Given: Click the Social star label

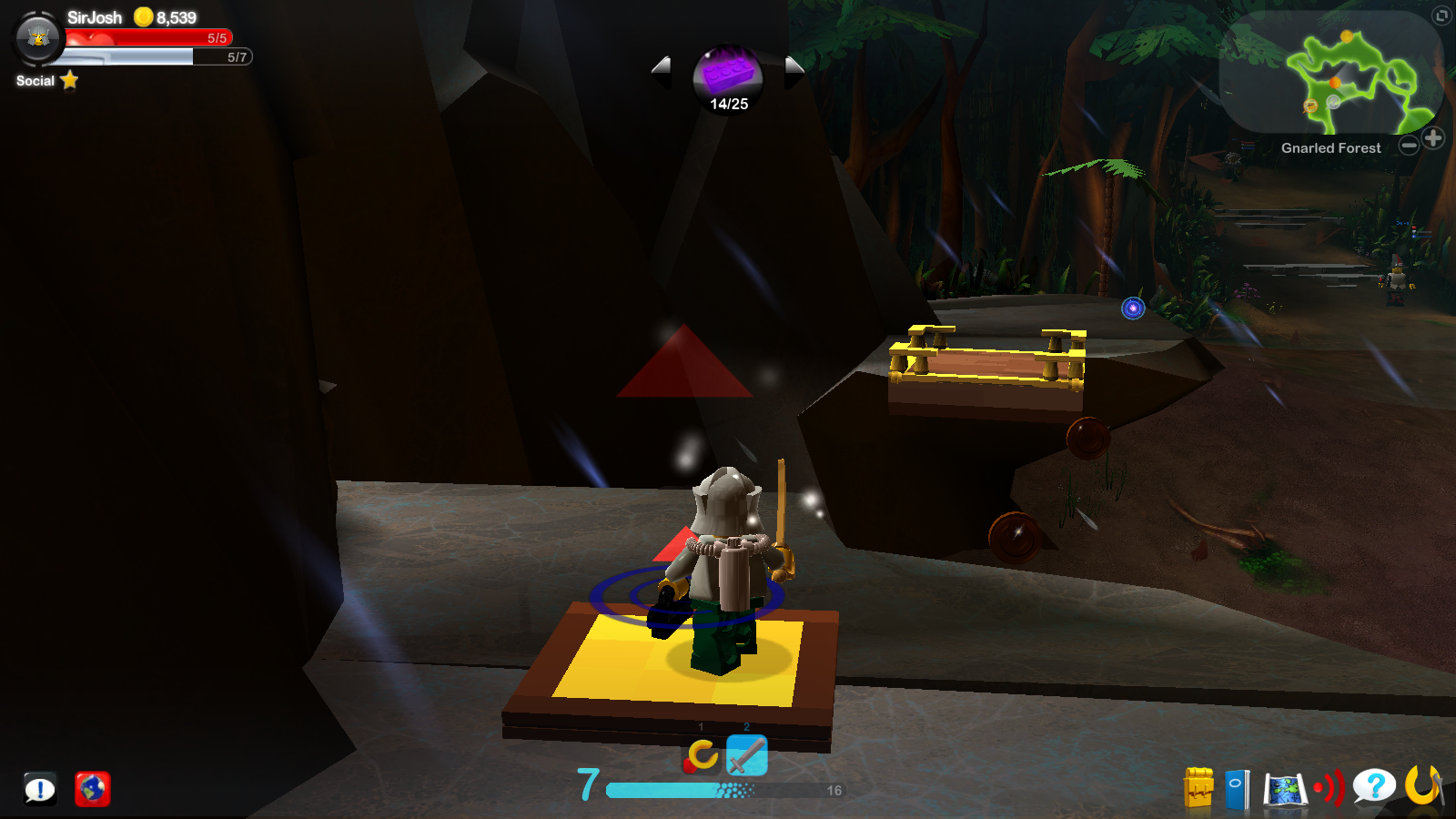Looking at the screenshot, I should pyautogui.click(x=44, y=81).
